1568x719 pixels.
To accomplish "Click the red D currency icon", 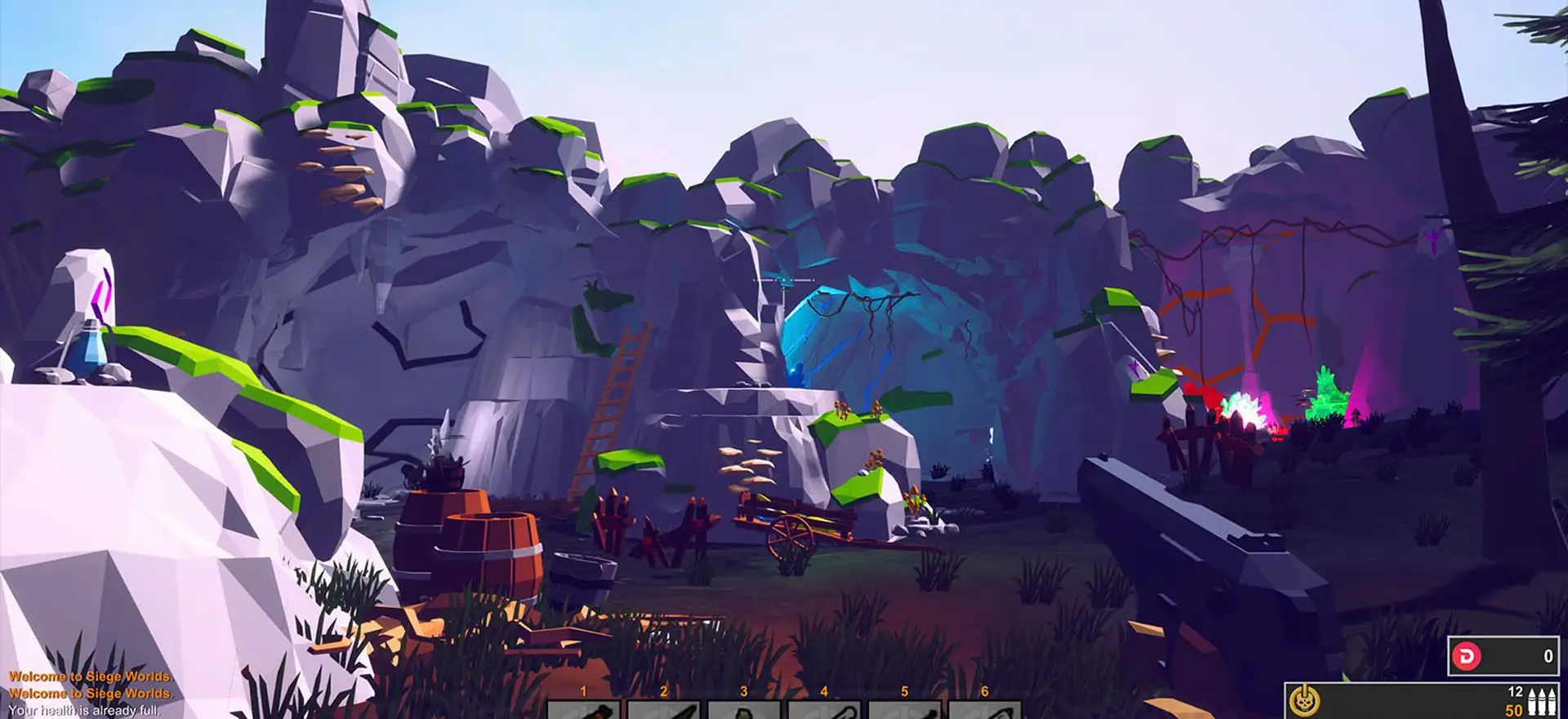I will [x=1467, y=656].
